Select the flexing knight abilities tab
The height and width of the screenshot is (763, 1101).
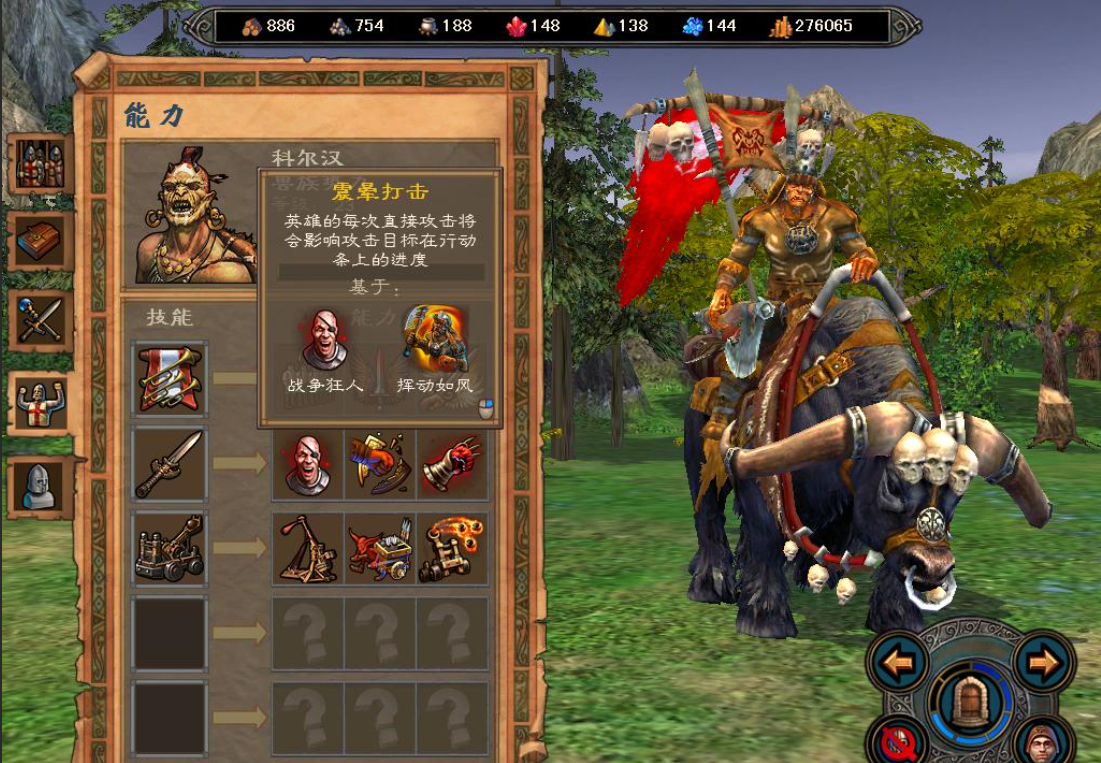[41, 403]
